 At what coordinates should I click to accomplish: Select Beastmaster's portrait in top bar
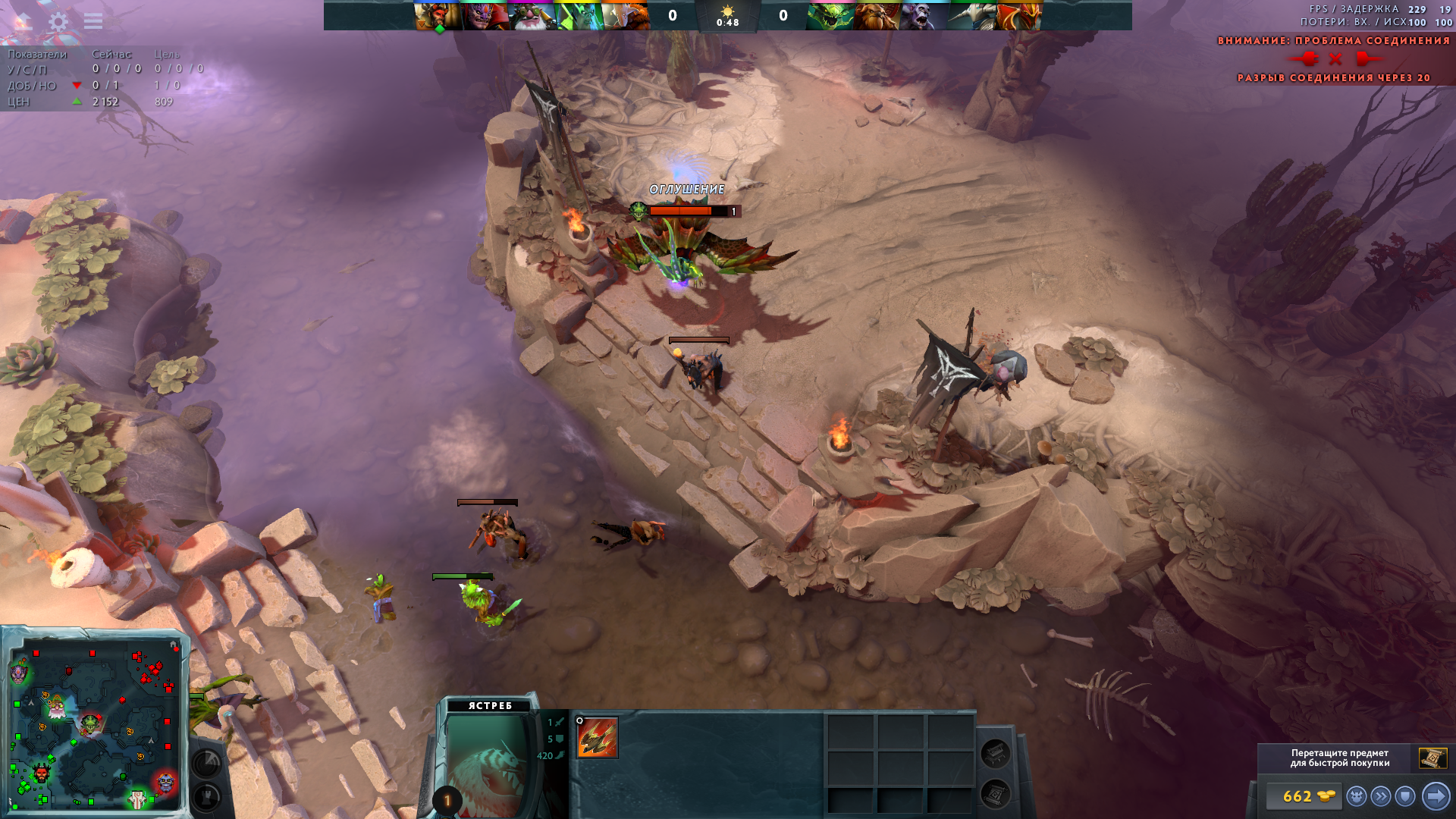tap(438, 16)
